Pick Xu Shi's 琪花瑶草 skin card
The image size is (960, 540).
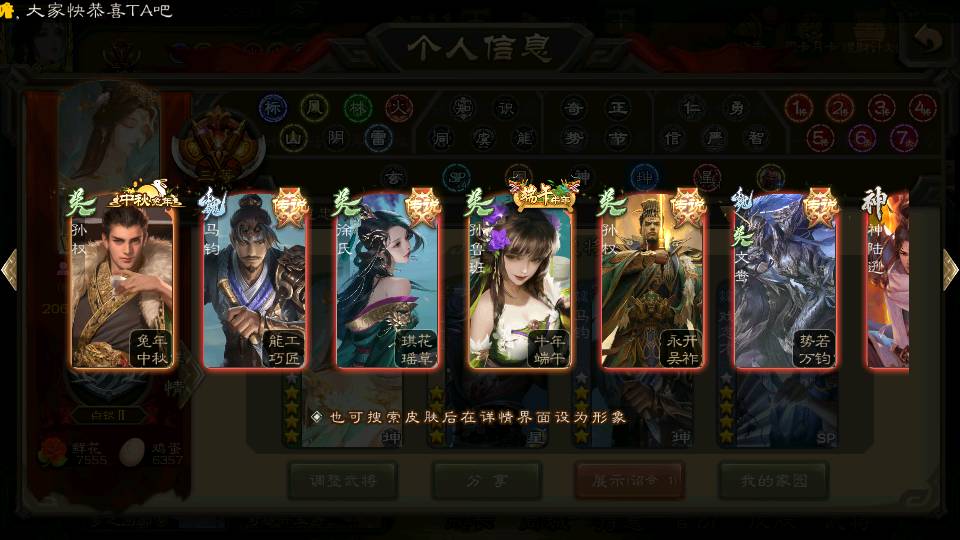coord(388,282)
